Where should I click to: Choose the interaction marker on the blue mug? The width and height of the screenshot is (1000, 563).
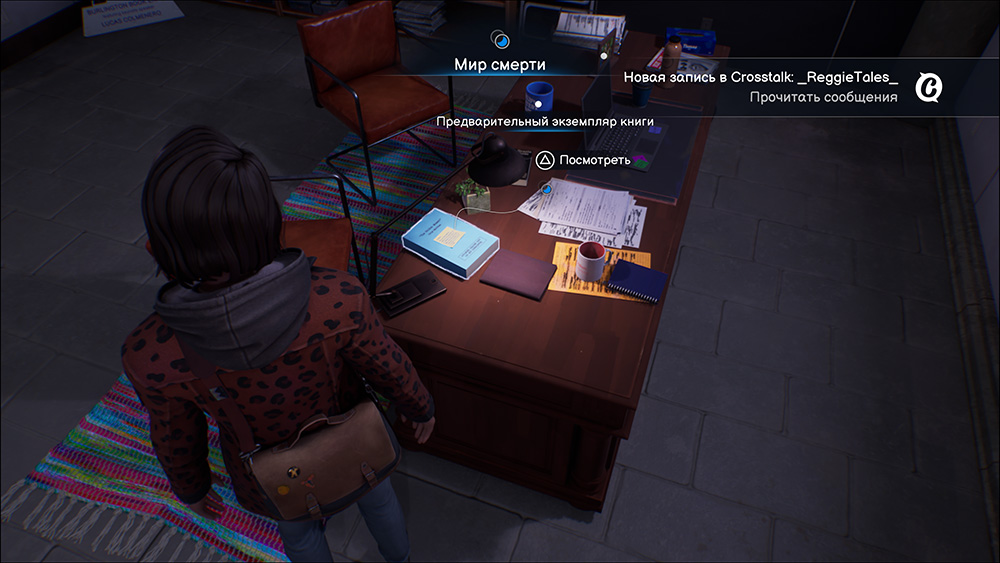(538, 102)
